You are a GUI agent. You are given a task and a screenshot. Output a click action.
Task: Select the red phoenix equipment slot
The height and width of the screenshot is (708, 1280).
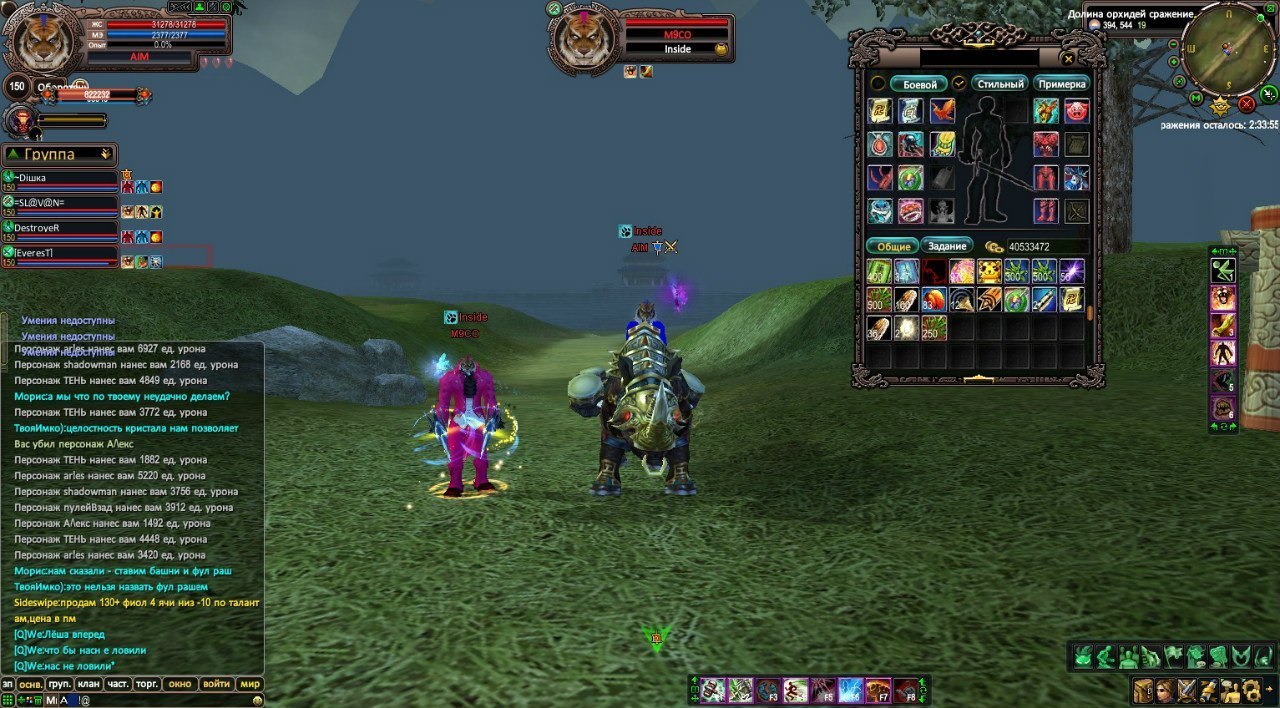coord(942,111)
